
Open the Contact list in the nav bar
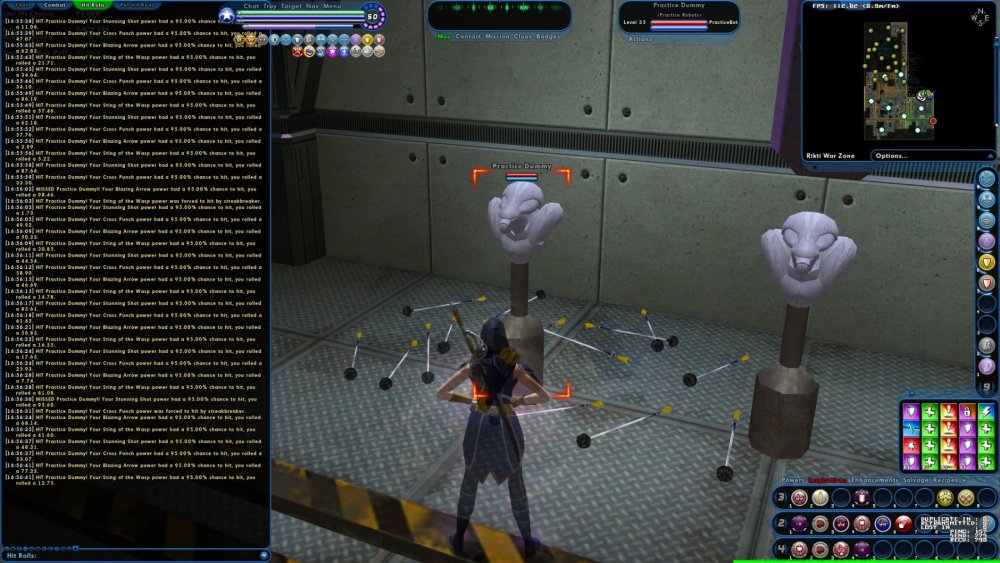coord(467,36)
